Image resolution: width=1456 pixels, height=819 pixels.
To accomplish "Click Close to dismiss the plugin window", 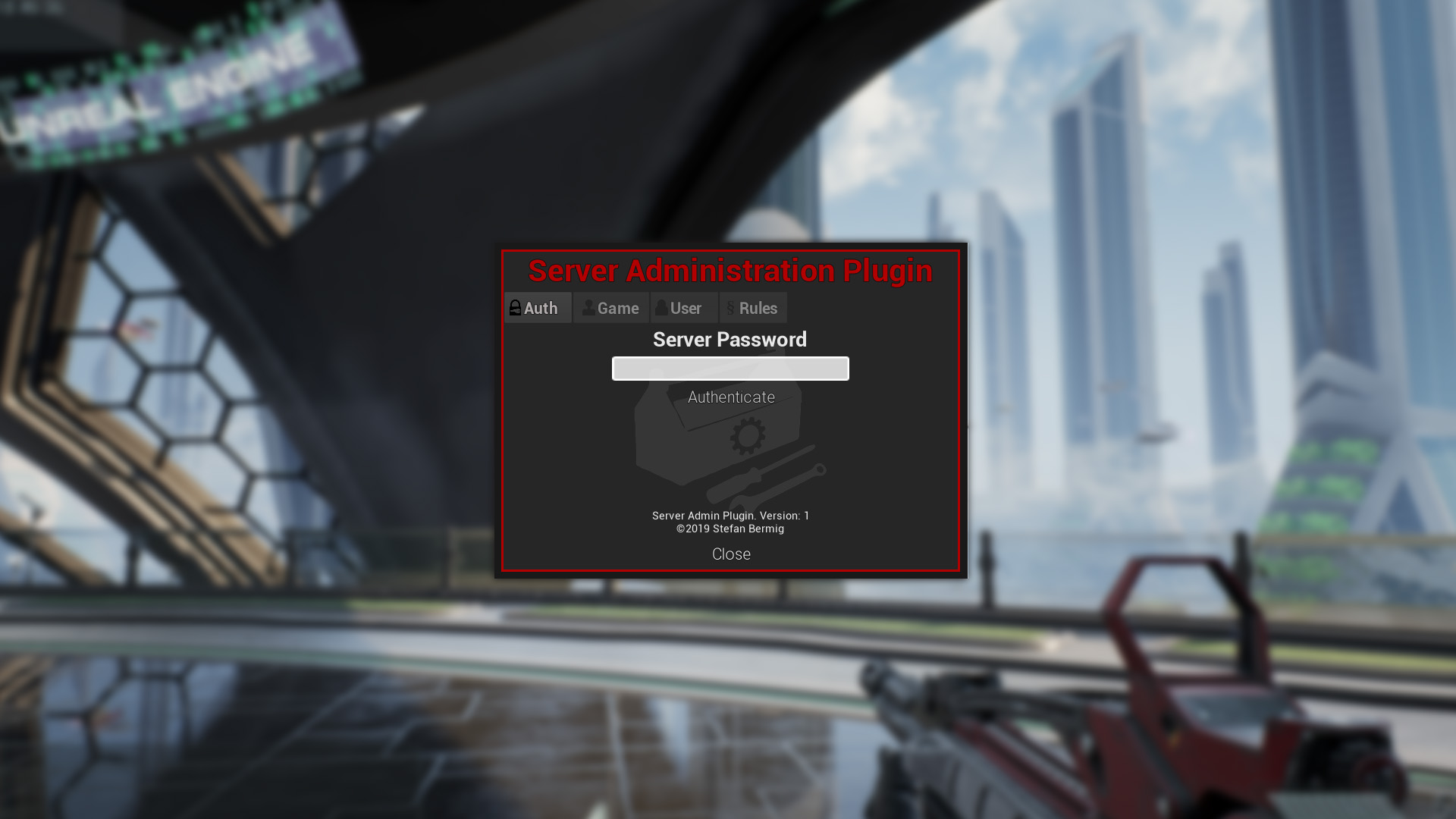I will point(730,554).
